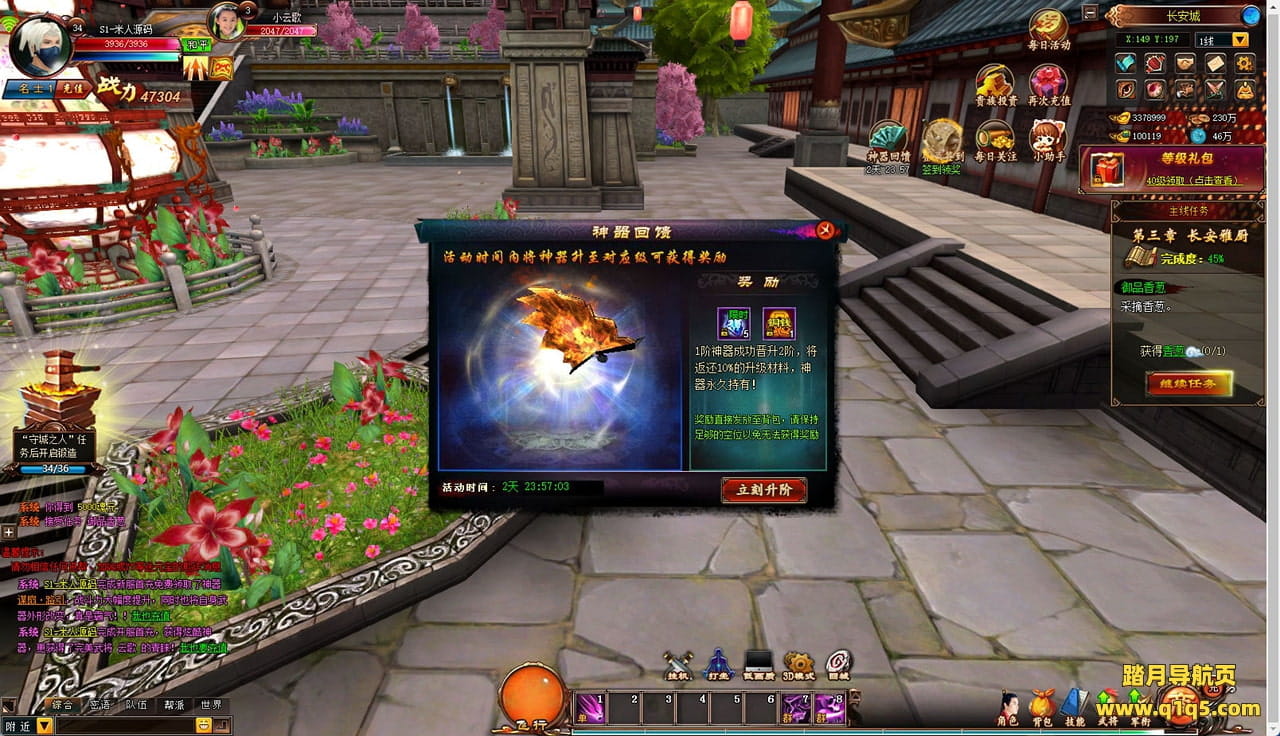Open the 再次充值 gift box icon
Image resolution: width=1280 pixels, height=736 pixels.
tap(1048, 85)
